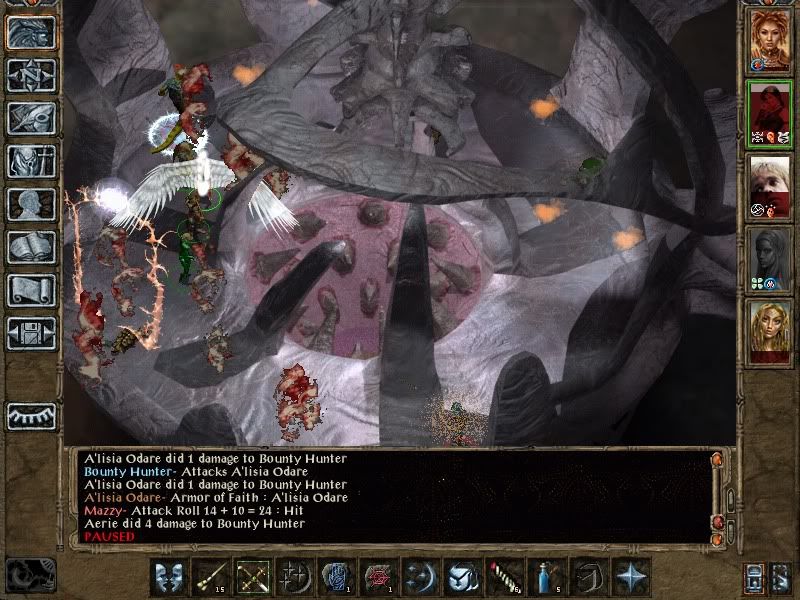Select the green-bordered red-tinted portrait

[x=770, y=115]
